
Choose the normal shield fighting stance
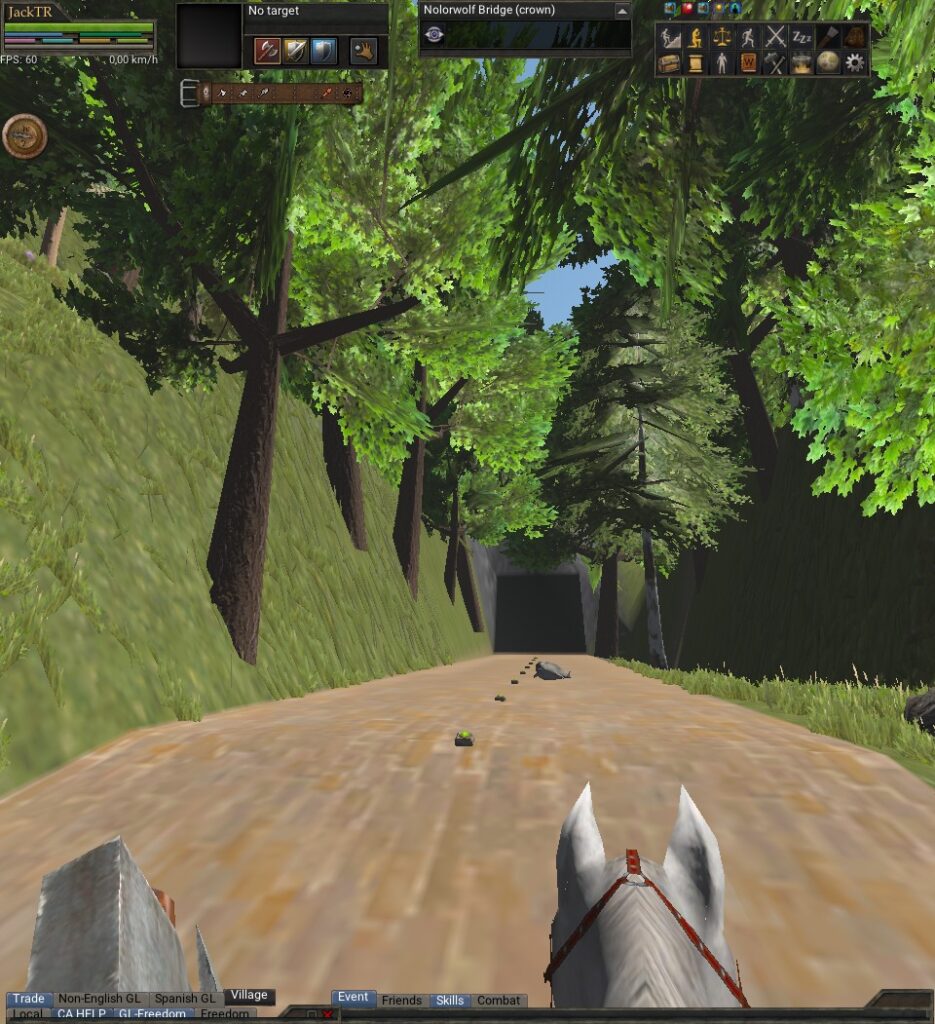(295, 51)
